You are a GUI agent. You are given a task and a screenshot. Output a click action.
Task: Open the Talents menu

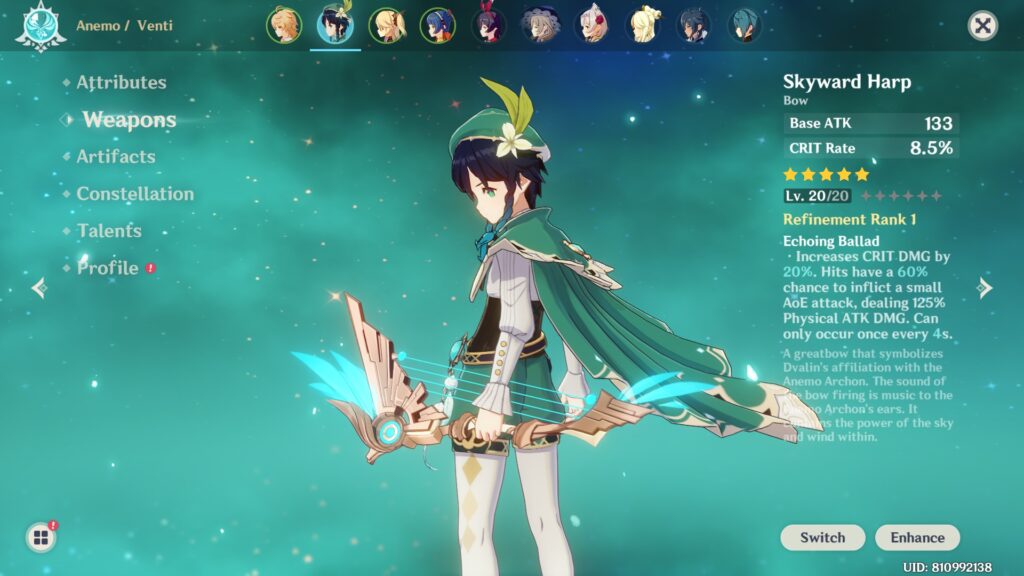109,231
